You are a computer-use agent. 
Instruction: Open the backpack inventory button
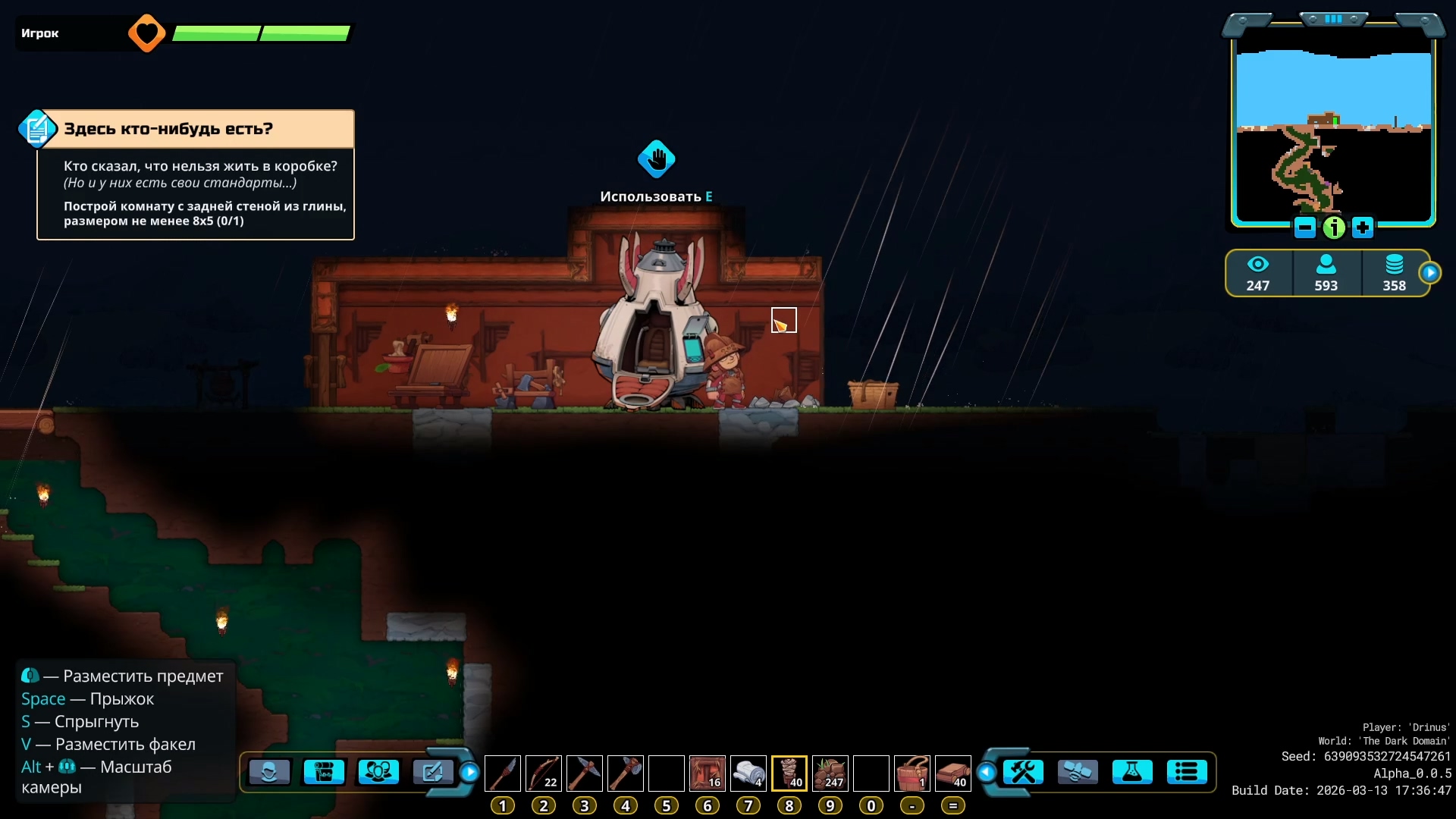[x=324, y=773]
